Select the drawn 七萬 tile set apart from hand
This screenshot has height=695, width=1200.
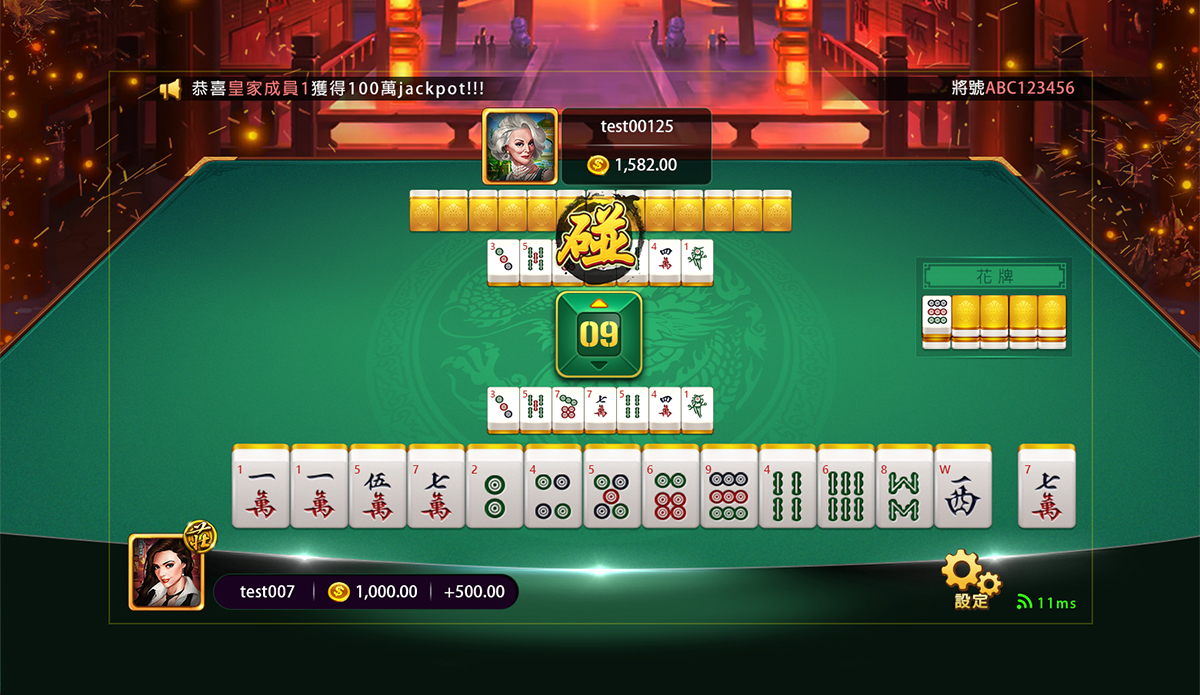point(1047,487)
